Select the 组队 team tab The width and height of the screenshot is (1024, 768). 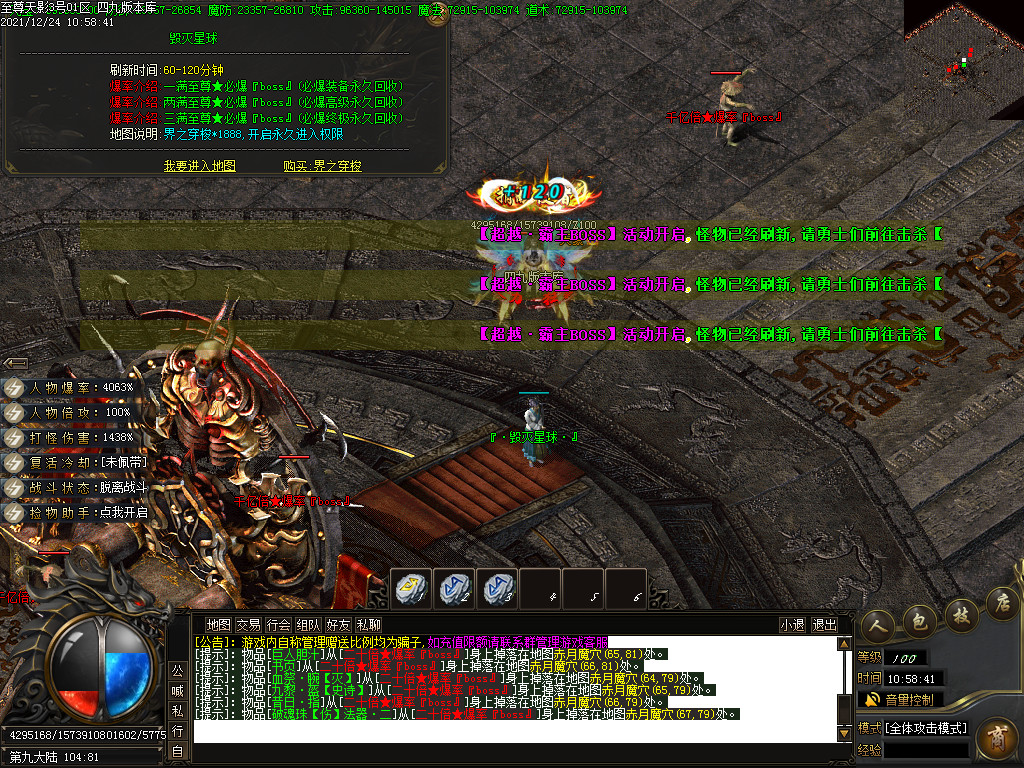309,625
